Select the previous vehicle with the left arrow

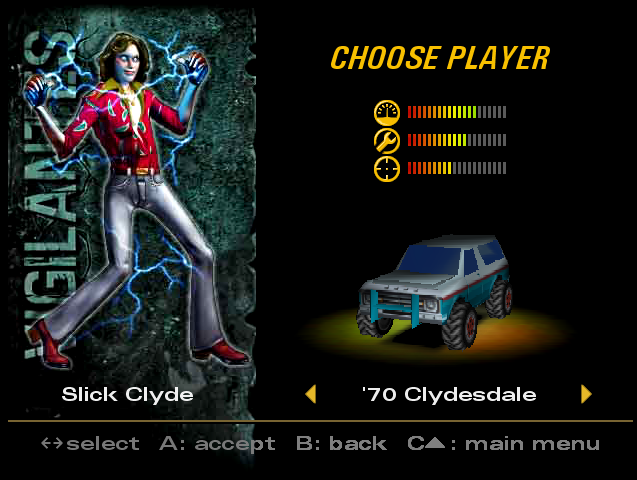click(x=311, y=394)
